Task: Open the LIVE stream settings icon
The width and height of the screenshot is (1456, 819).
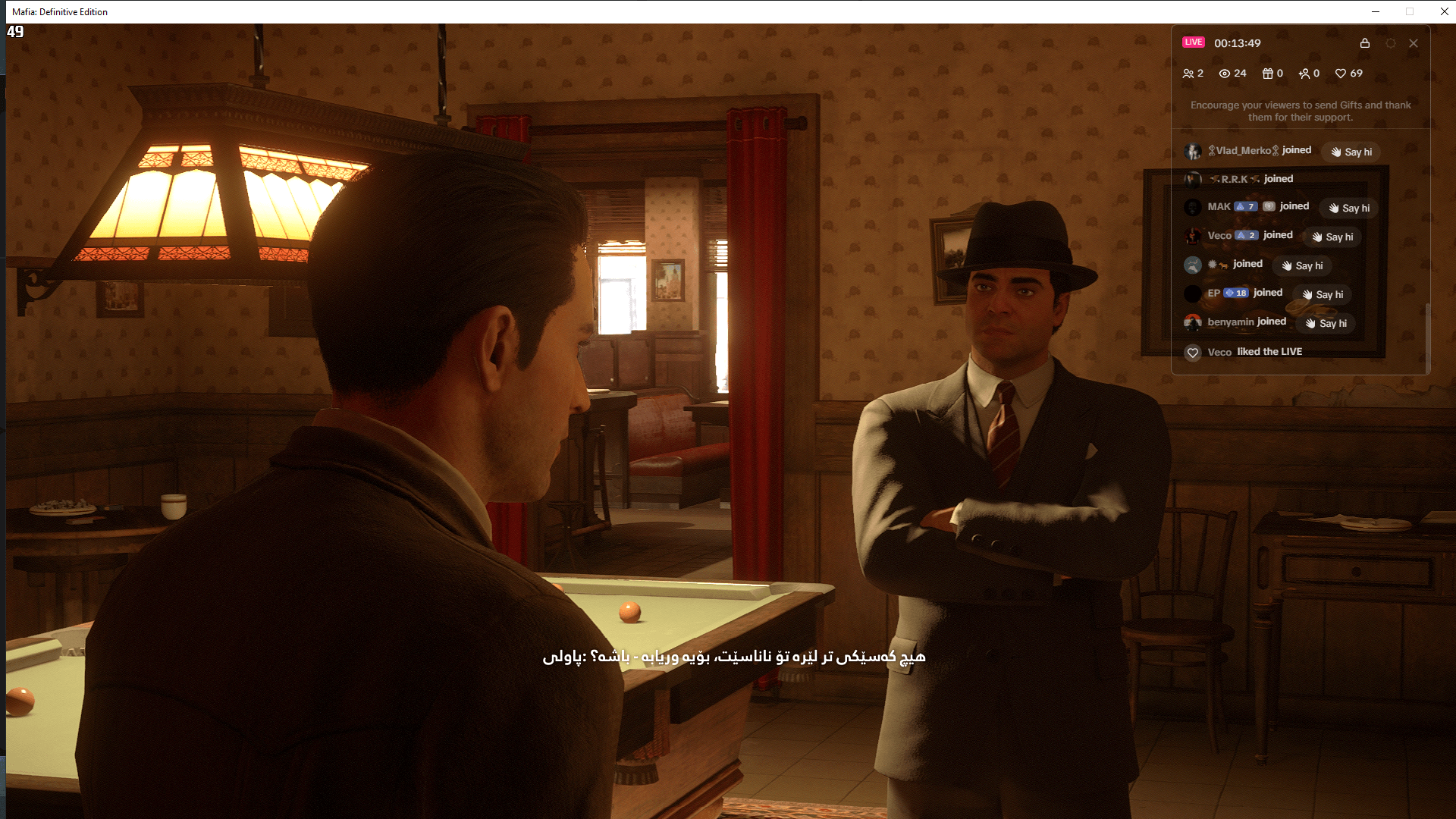Action: click(1391, 43)
